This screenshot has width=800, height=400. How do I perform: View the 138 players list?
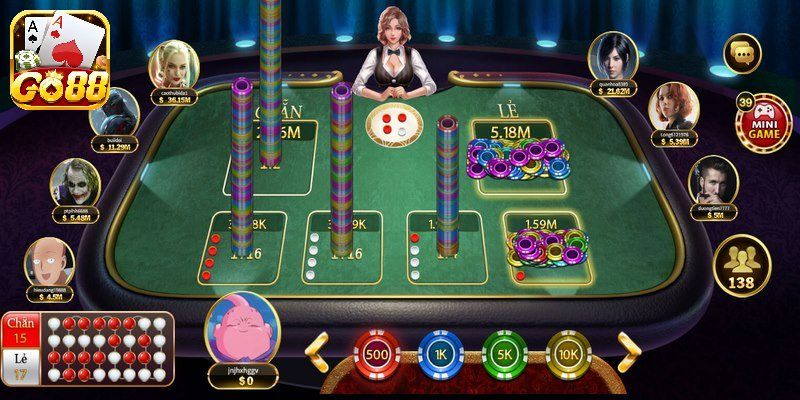pos(741,266)
